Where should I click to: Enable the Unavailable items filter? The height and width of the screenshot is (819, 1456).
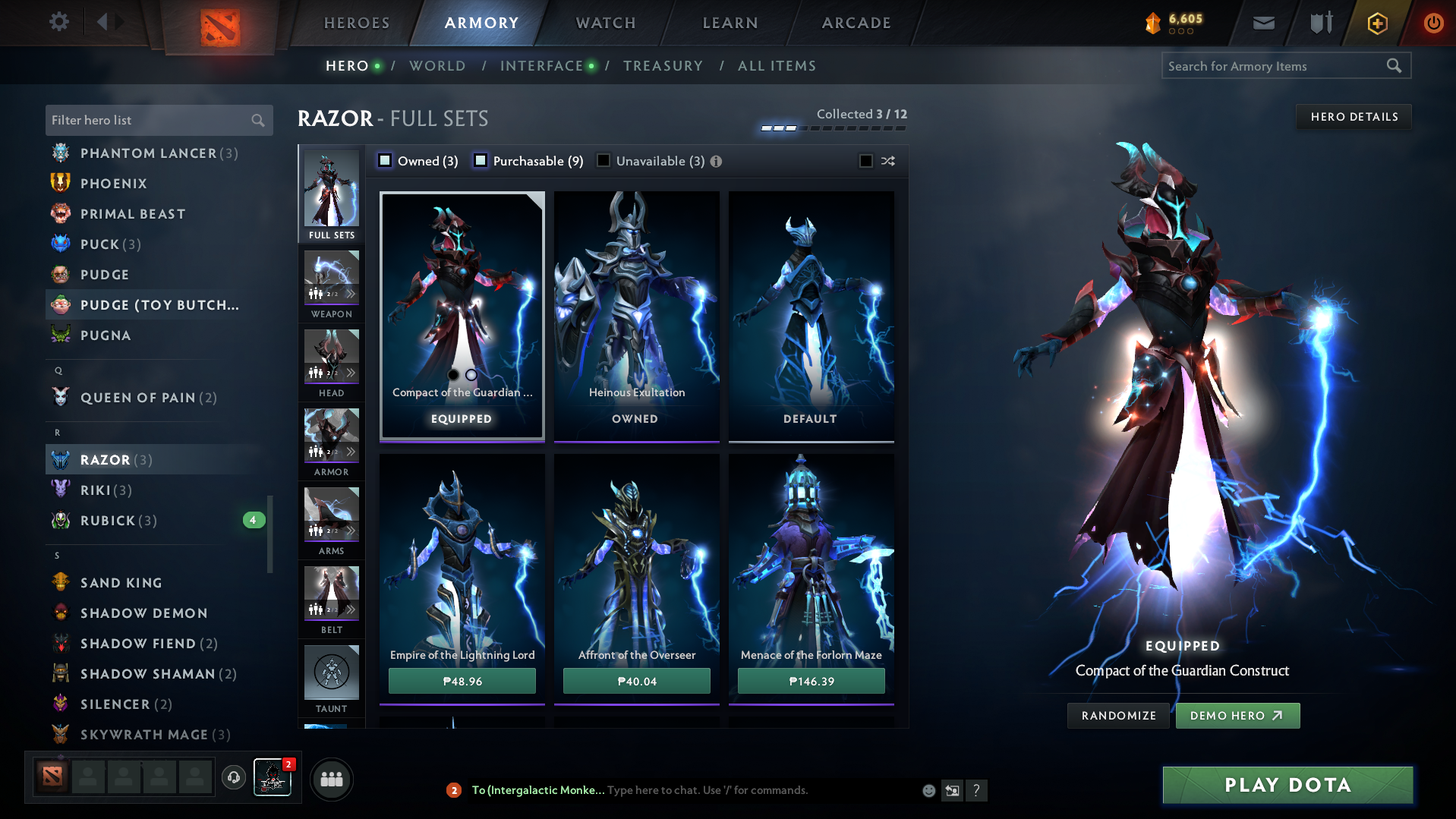604,161
